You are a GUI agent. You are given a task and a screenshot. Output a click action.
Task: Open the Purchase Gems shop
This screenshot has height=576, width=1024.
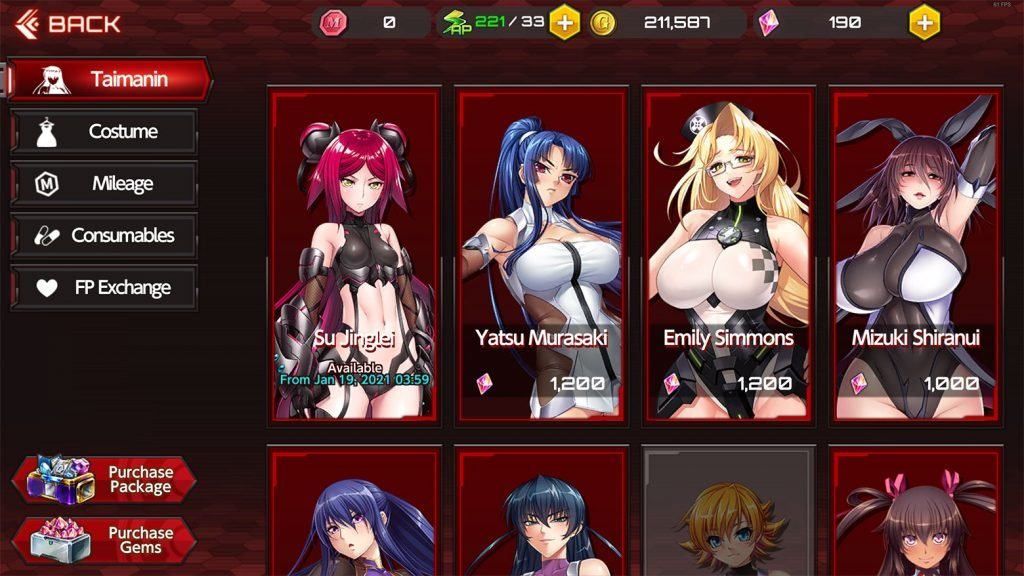click(104, 540)
